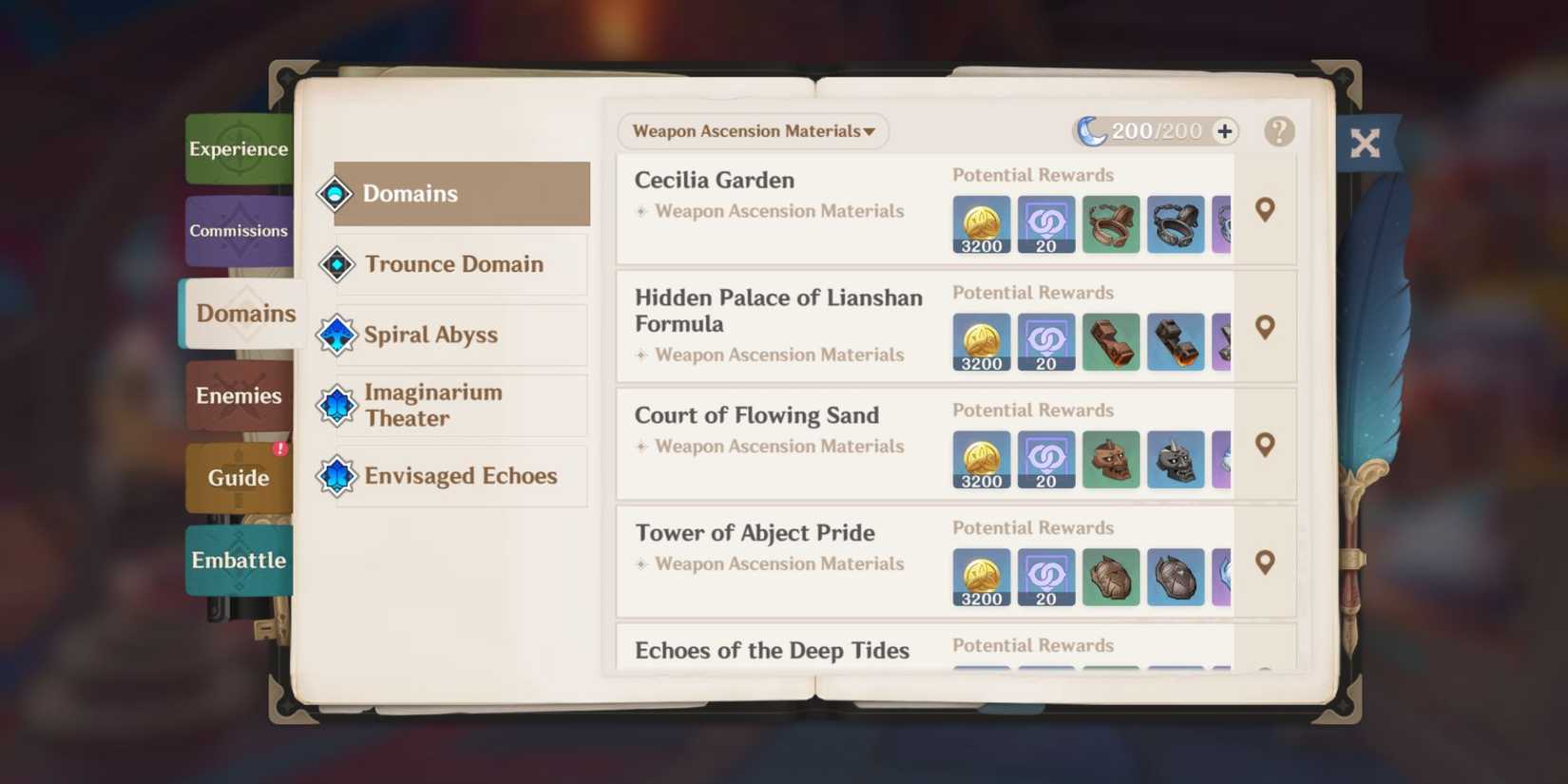Open the Enemies tab
Viewport: 1568px width, 784px height.
[239, 396]
